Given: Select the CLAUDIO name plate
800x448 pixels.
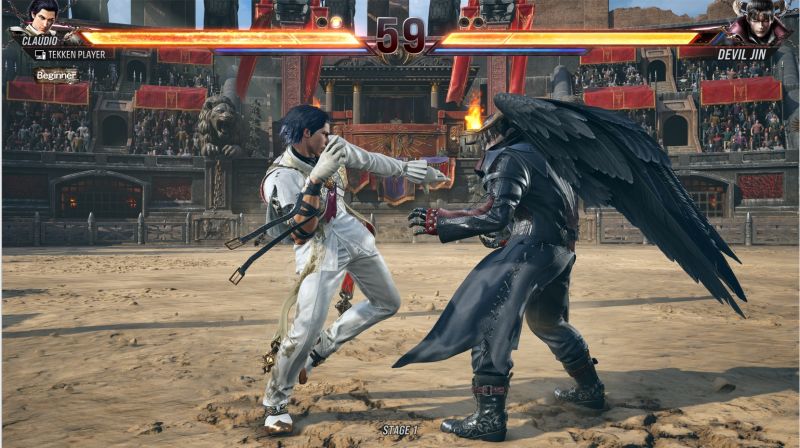Looking at the screenshot, I should tap(40, 41).
